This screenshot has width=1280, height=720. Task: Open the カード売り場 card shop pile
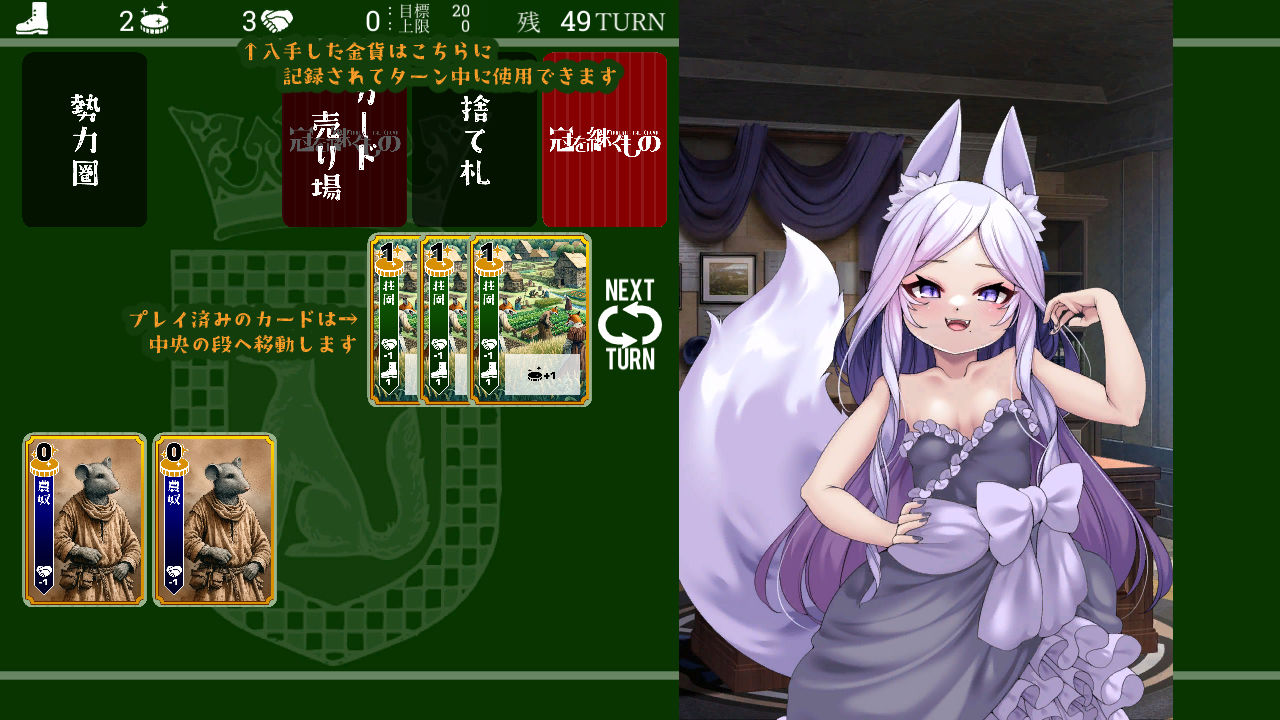pyautogui.click(x=344, y=155)
